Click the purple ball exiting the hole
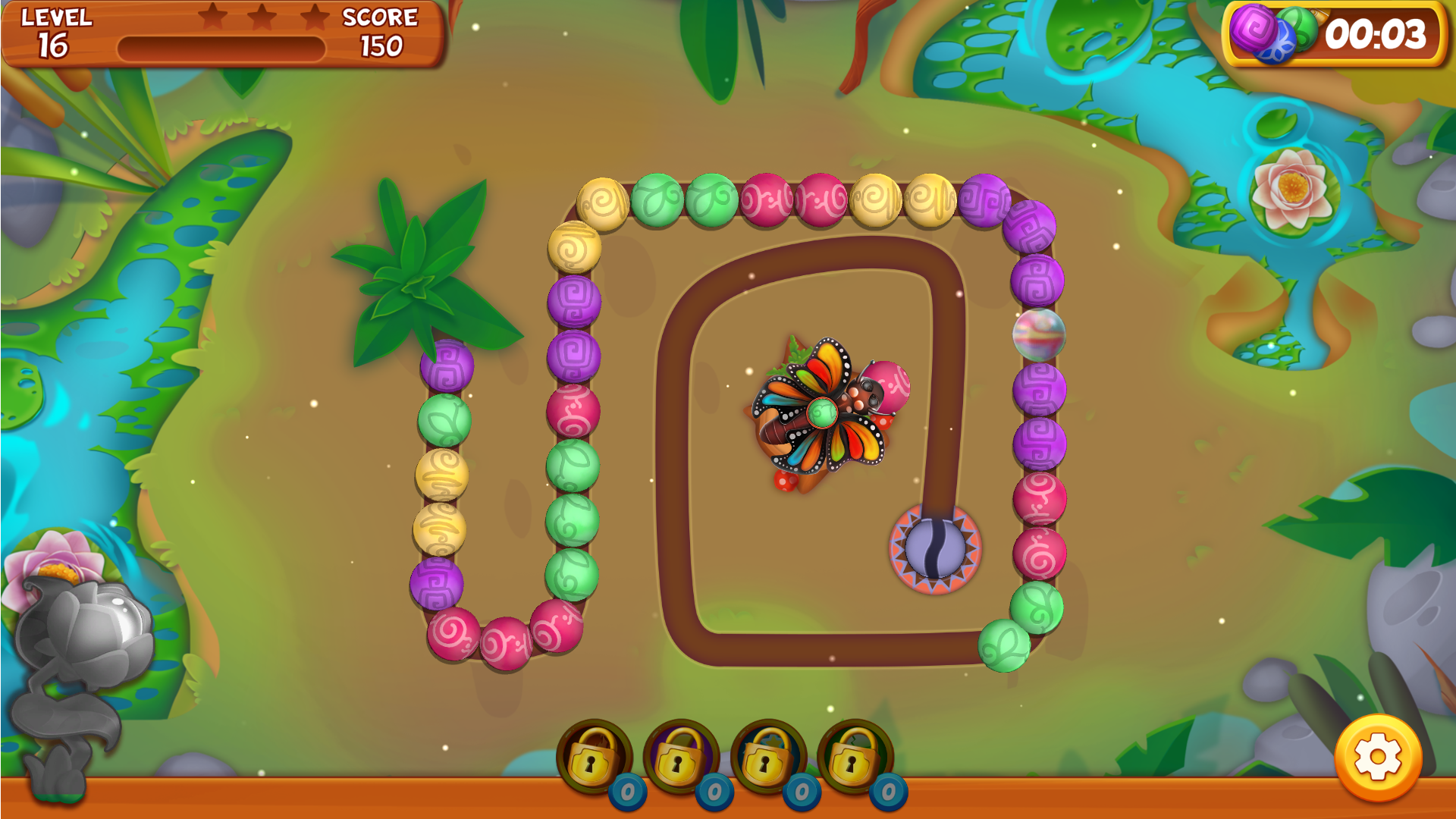 point(937,550)
